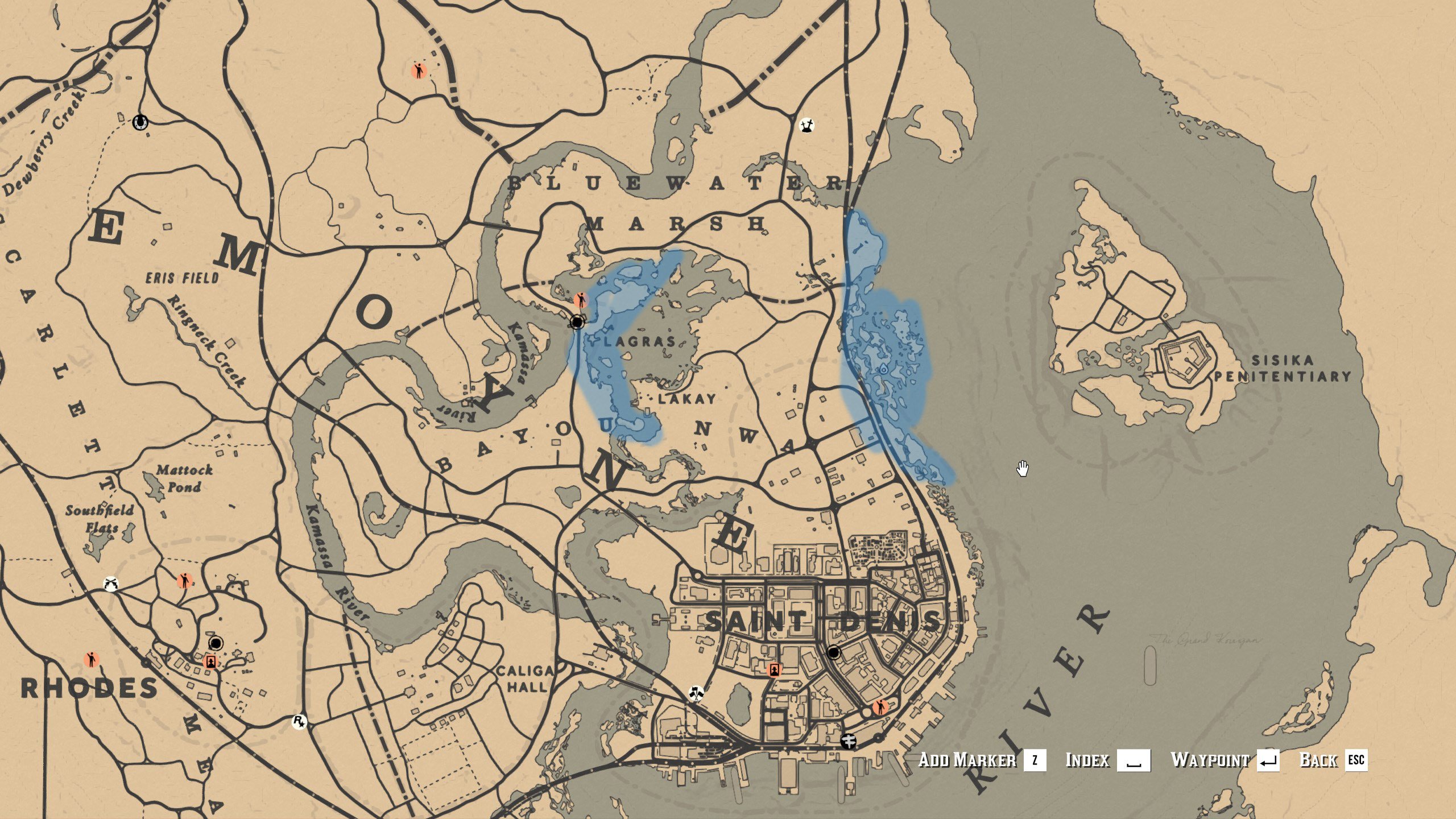Click the black circle icon in central Saint Denis
Screen dimensions: 1456x819
point(834,653)
